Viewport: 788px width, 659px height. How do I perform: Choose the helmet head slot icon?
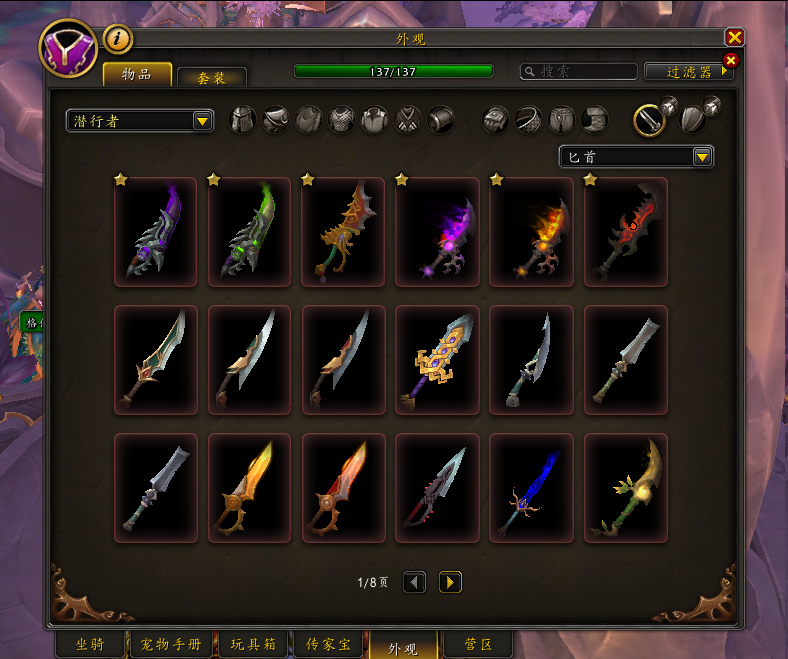(243, 120)
